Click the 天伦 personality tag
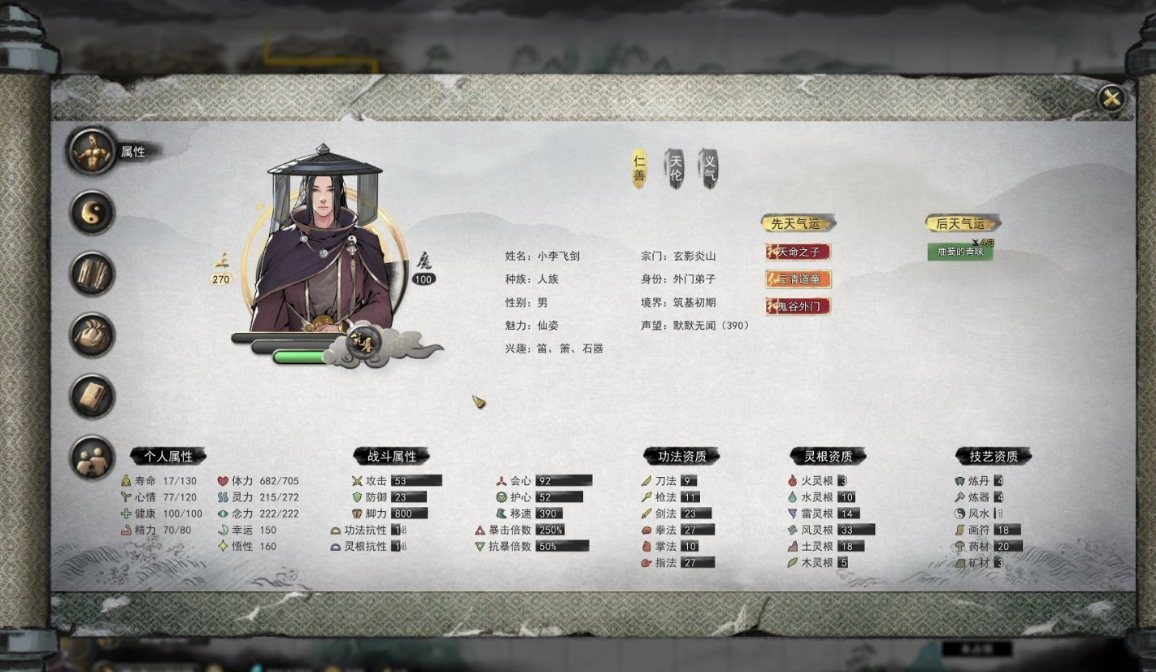The image size is (1156, 672). click(676, 169)
